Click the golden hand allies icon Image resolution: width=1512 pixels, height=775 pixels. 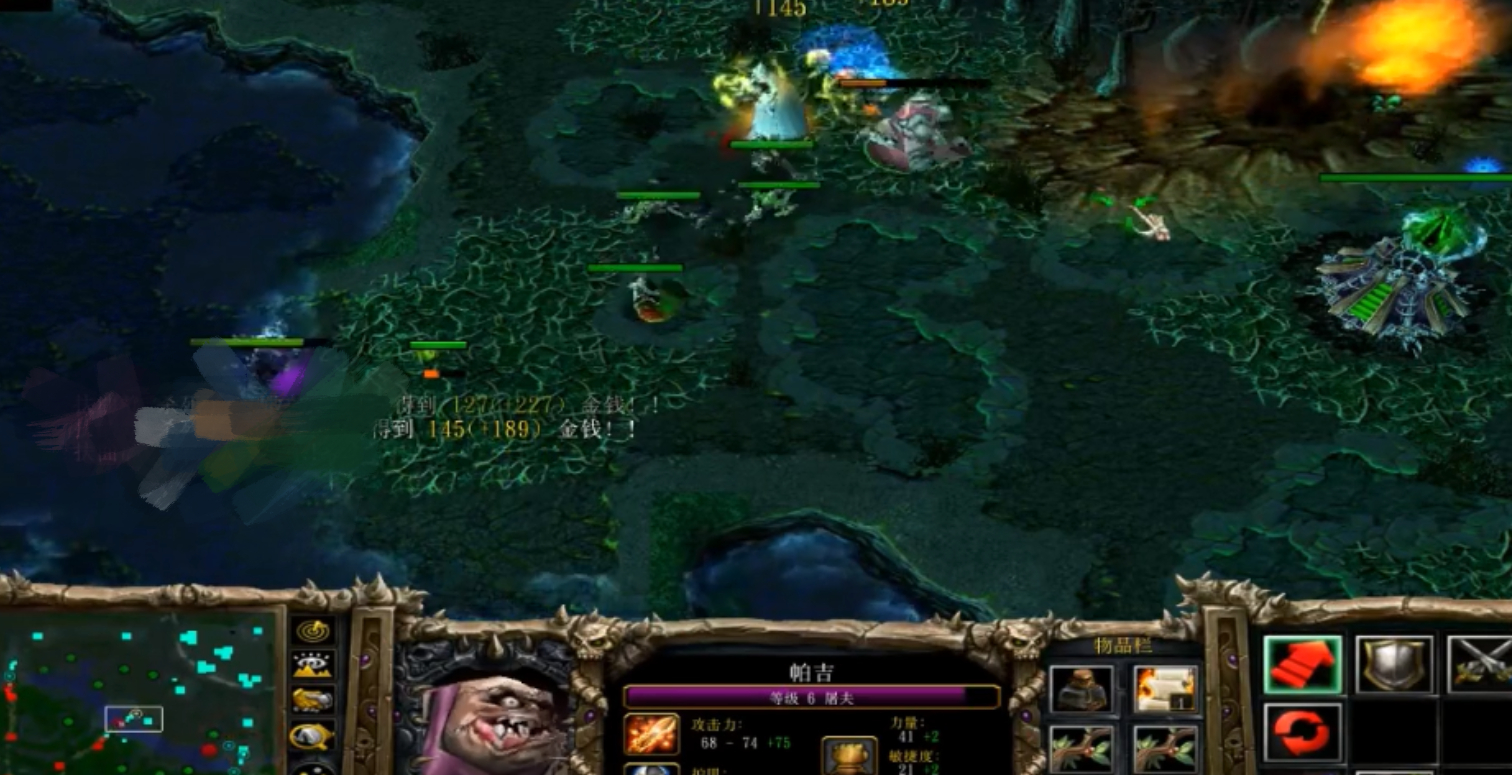coord(314,698)
